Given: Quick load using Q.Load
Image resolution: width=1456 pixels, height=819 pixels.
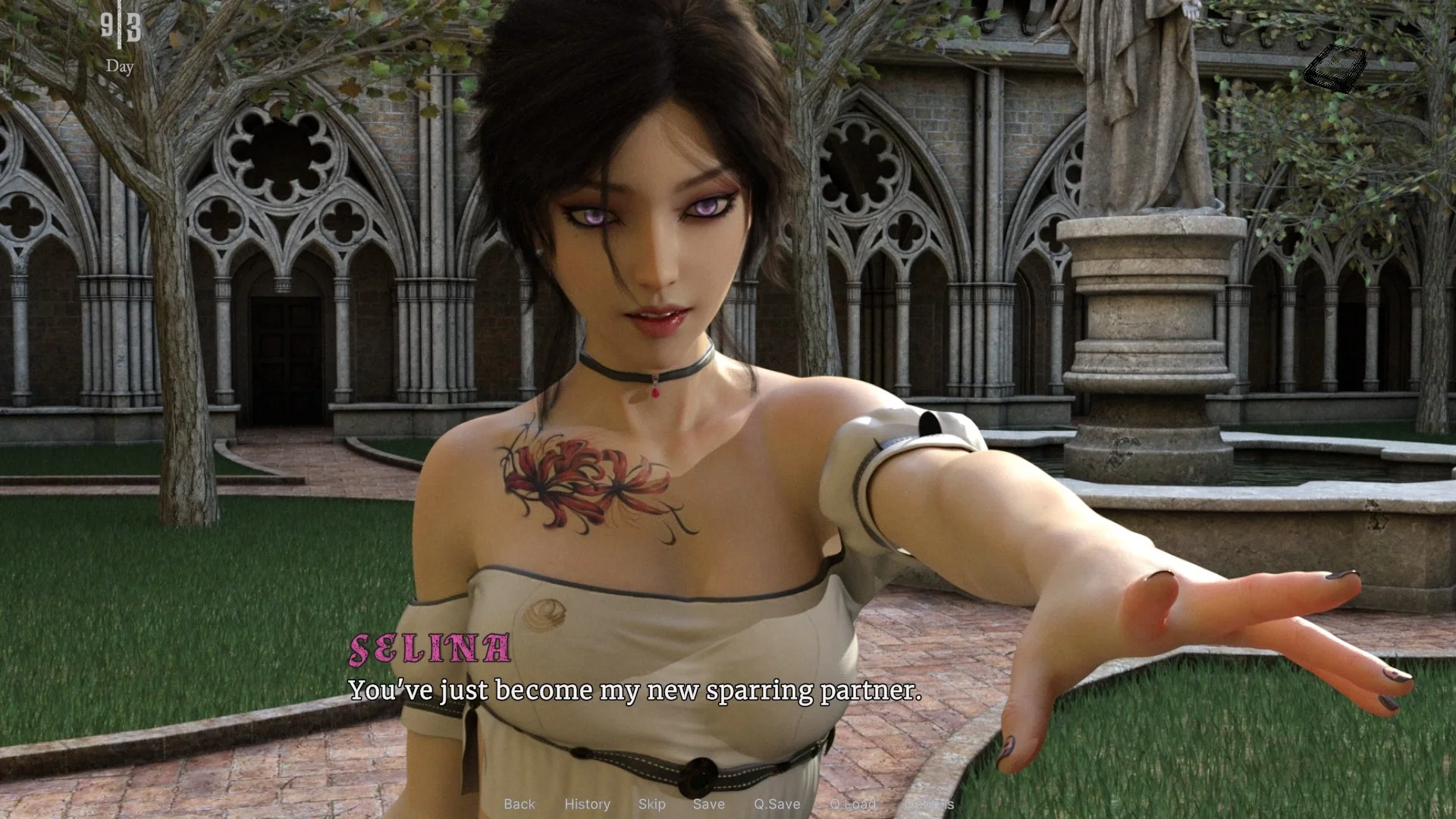Looking at the screenshot, I should (x=852, y=804).
